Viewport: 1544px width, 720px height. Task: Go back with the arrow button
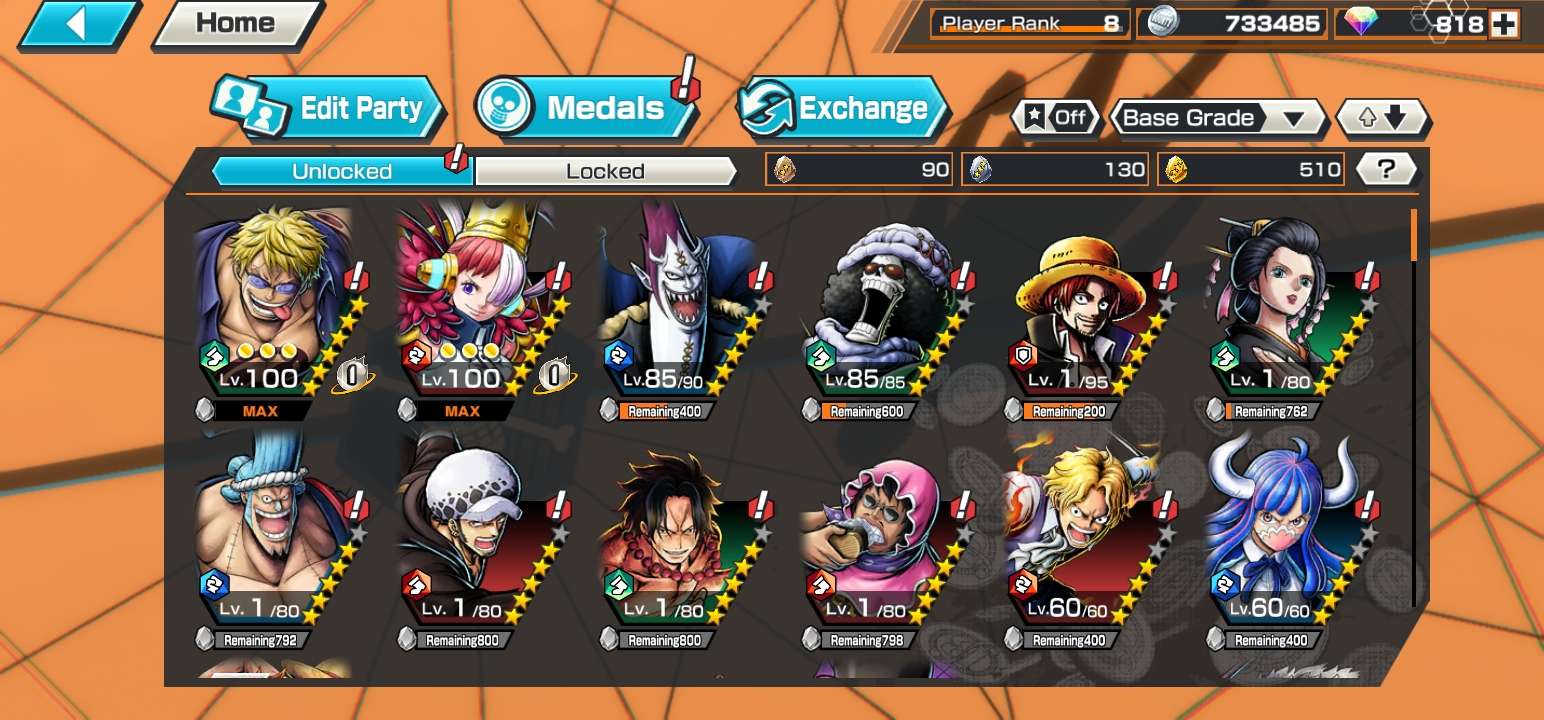coord(78,24)
